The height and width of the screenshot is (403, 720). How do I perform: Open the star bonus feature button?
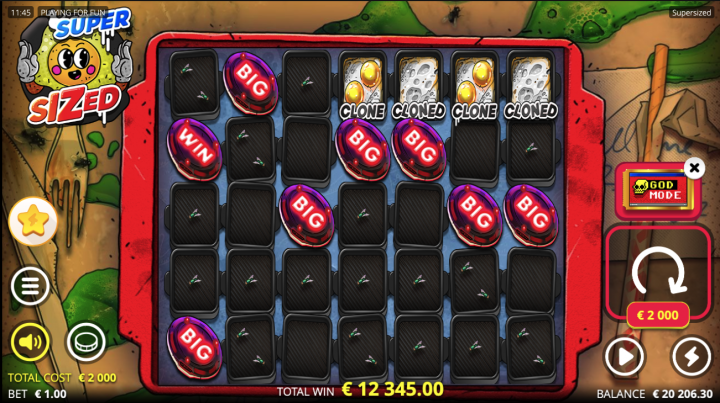(33, 222)
